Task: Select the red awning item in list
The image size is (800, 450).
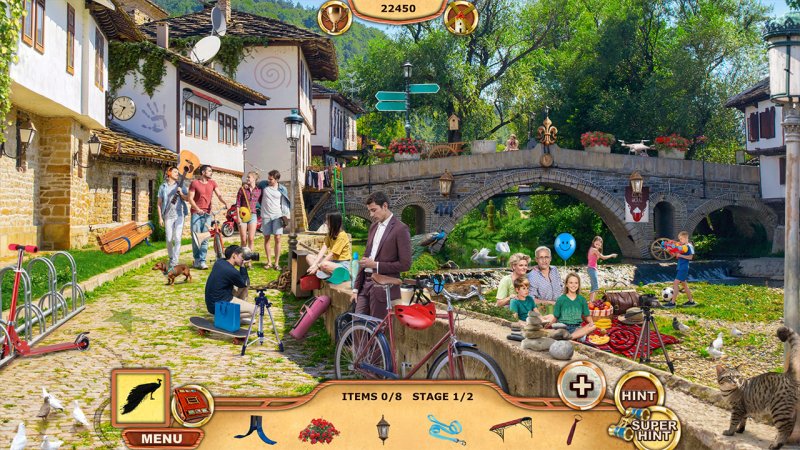Action: [510, 428]
